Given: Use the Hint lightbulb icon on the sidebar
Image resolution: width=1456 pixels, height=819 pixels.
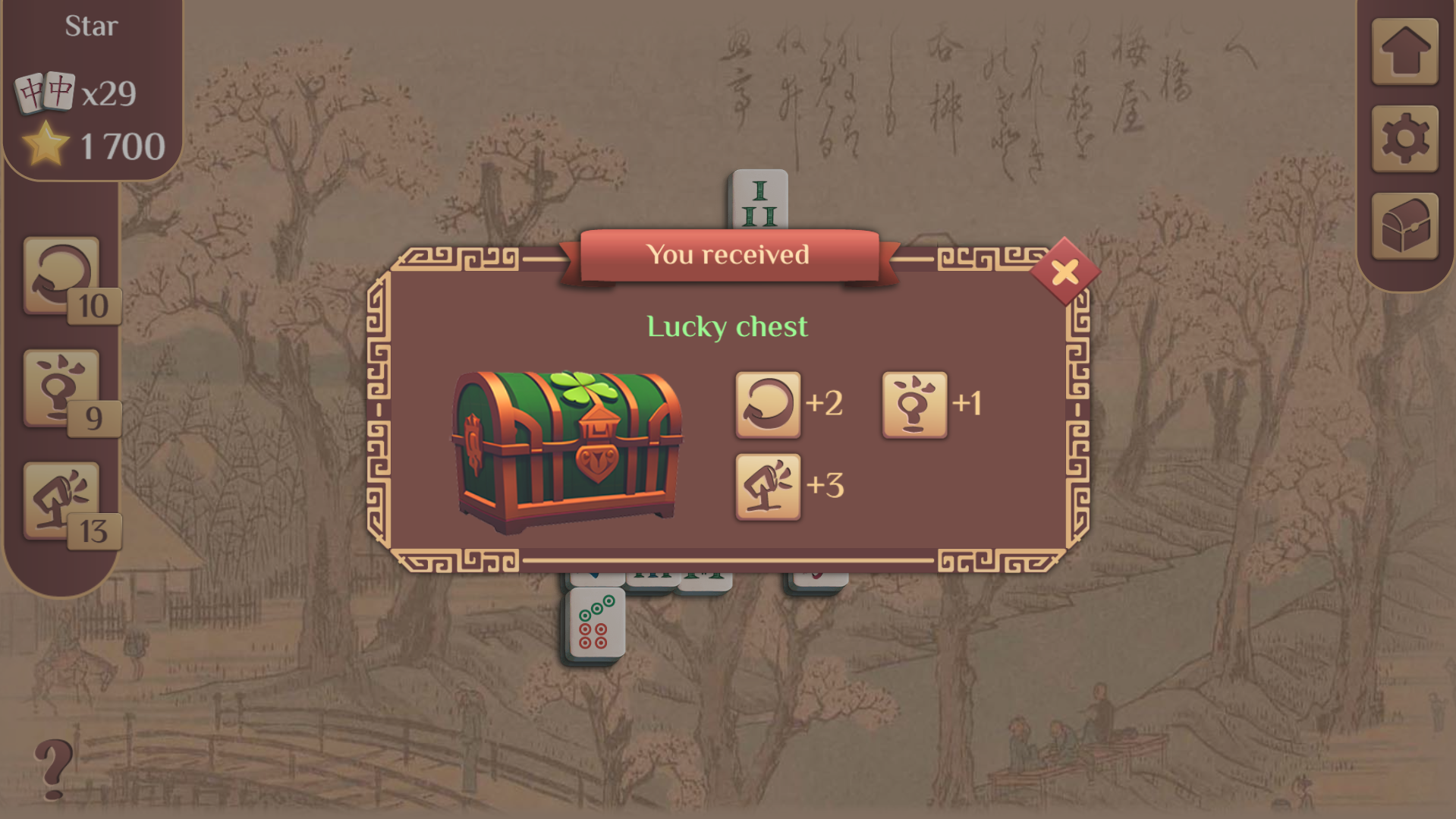Looking at the screenshot, I should pyautogui.click(x=61, y=387).
